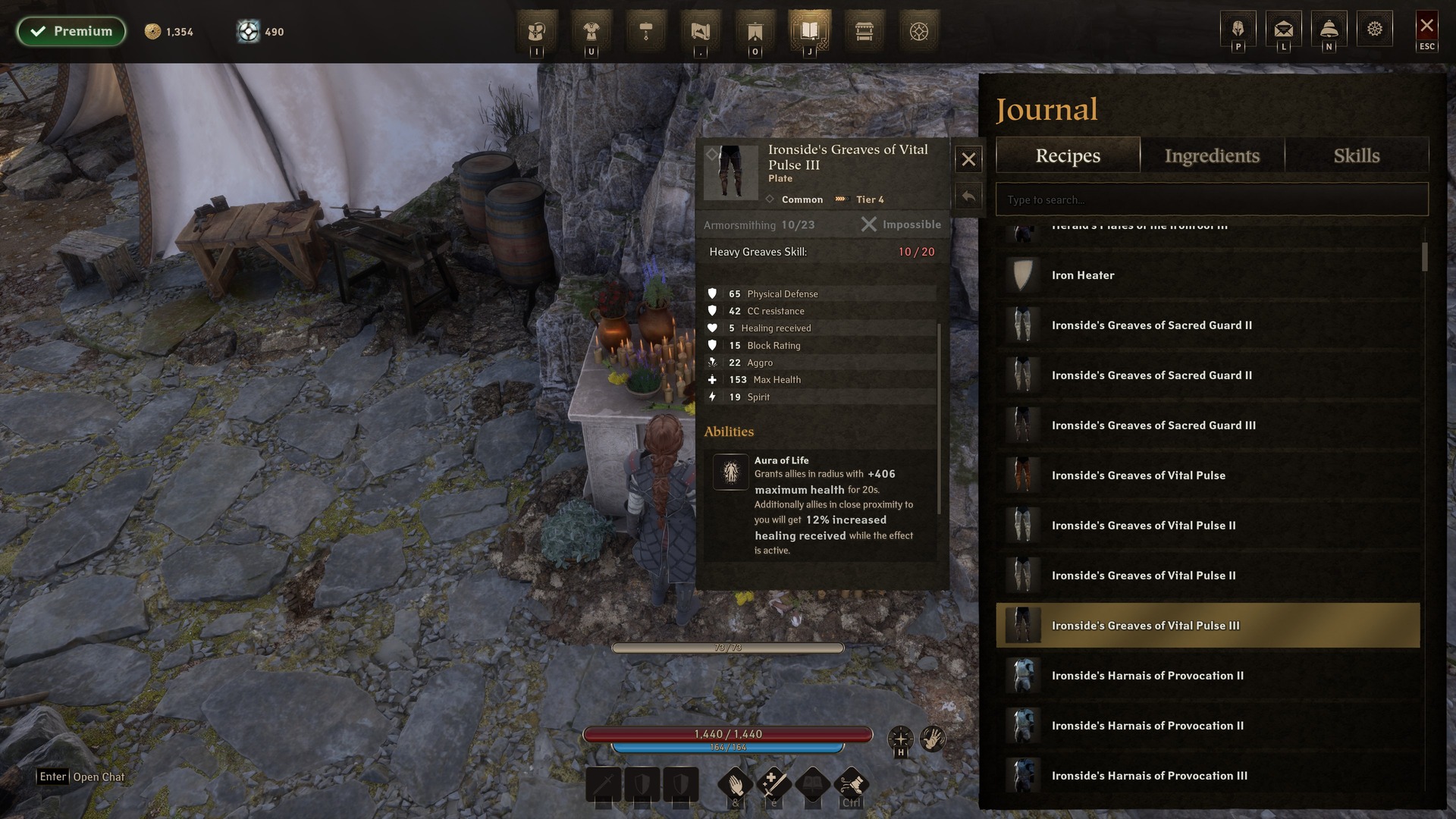Open the chat box prompt

82,777
